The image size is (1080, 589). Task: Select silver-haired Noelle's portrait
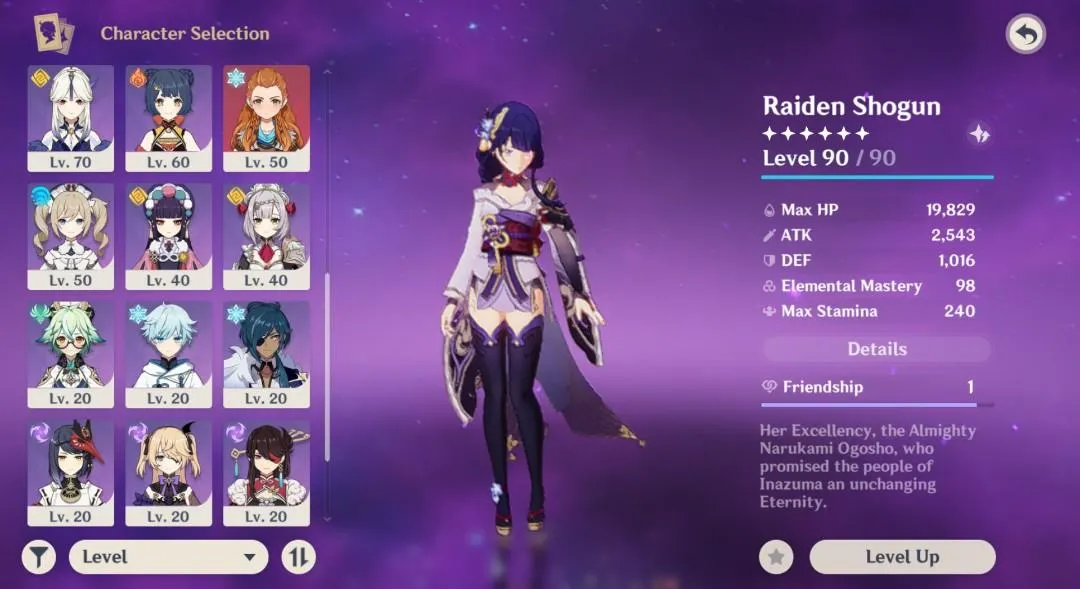266,235
